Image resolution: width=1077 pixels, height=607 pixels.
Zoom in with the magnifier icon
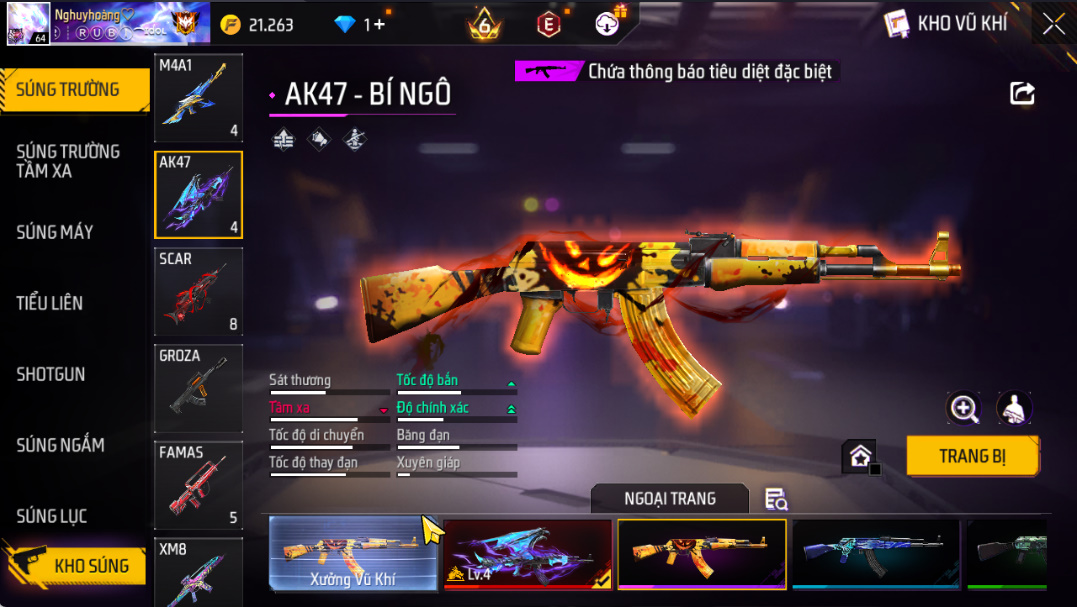[964, 407]
